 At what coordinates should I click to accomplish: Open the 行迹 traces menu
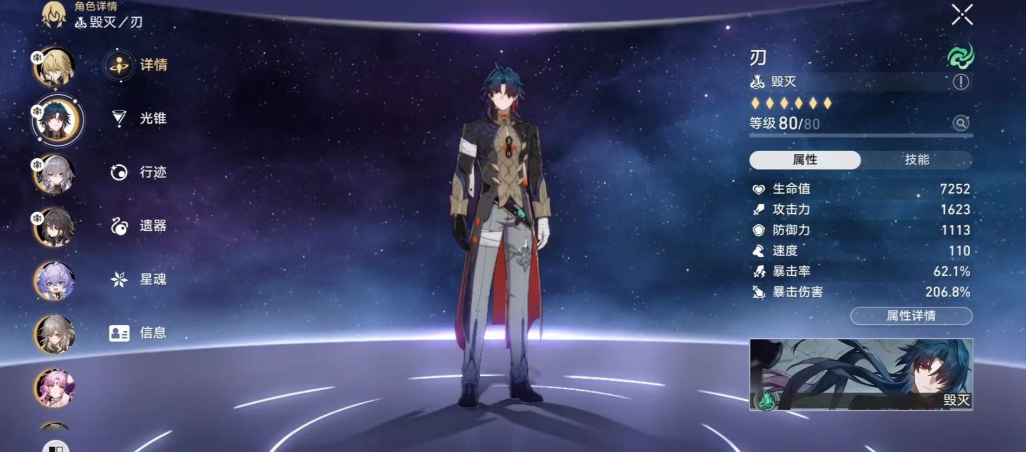[x=138, y=172]
